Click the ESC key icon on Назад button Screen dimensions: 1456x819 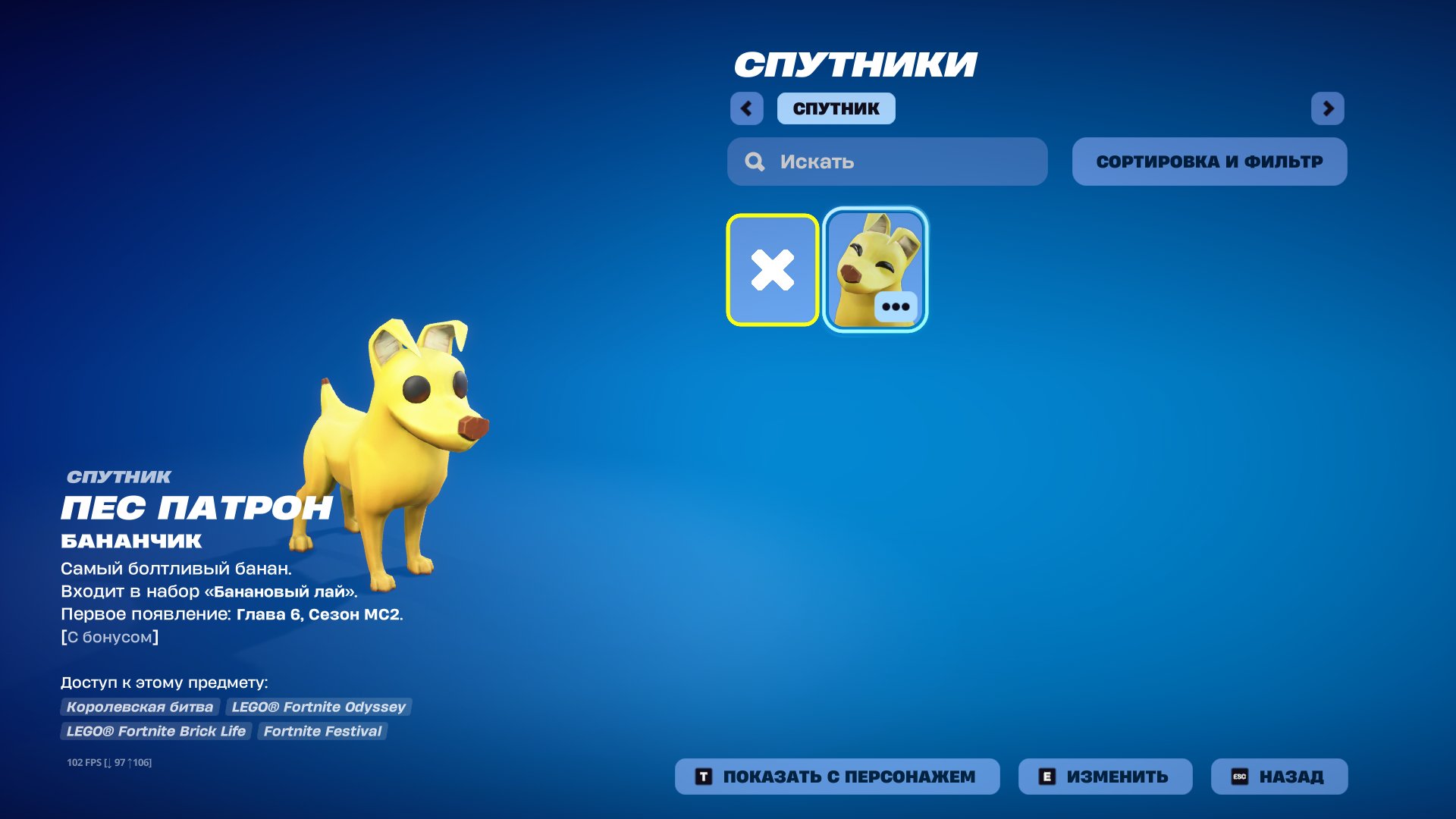[x=1239, y=776]
